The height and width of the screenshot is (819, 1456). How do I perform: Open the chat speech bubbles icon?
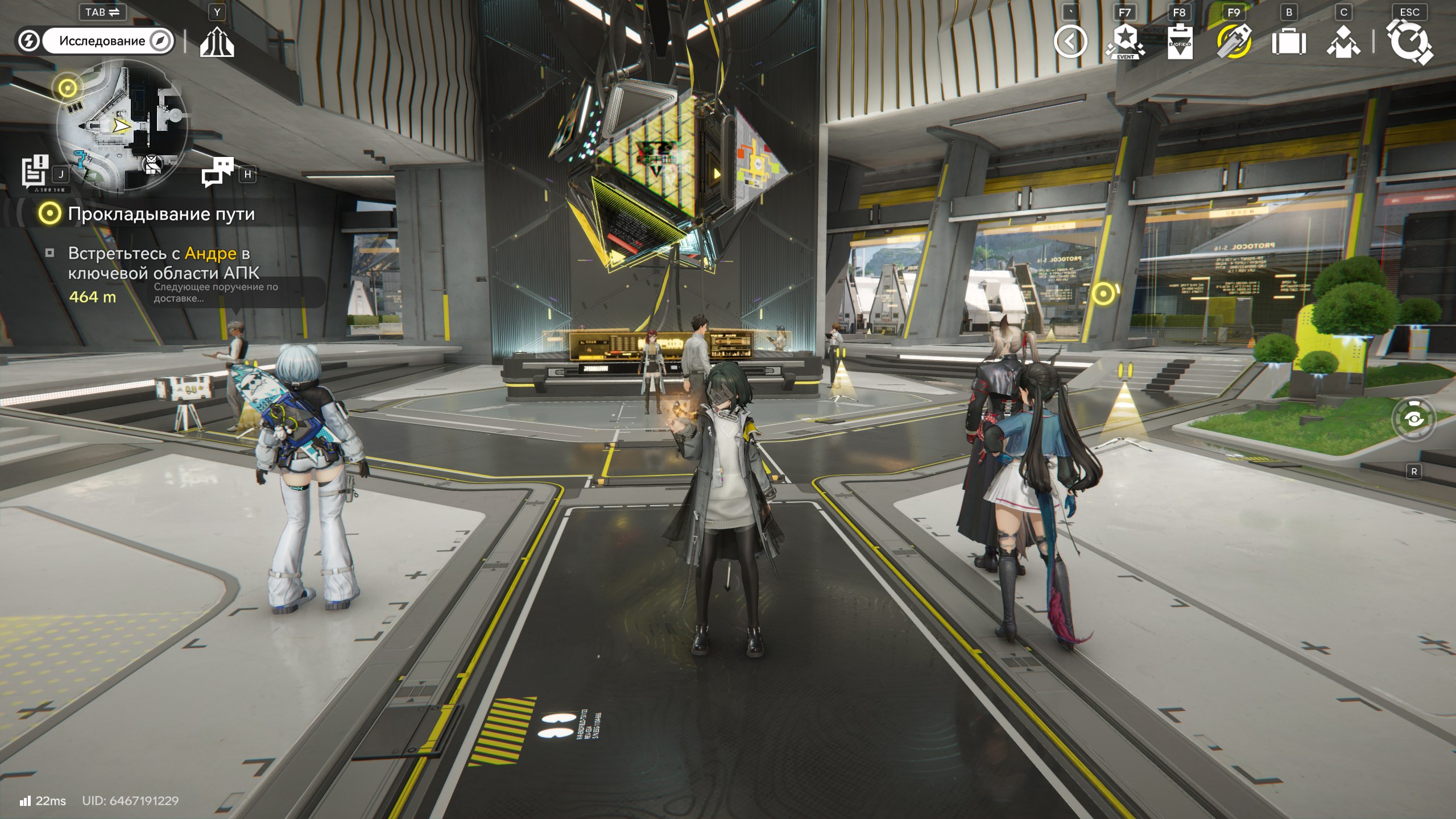tap(217, 172)
